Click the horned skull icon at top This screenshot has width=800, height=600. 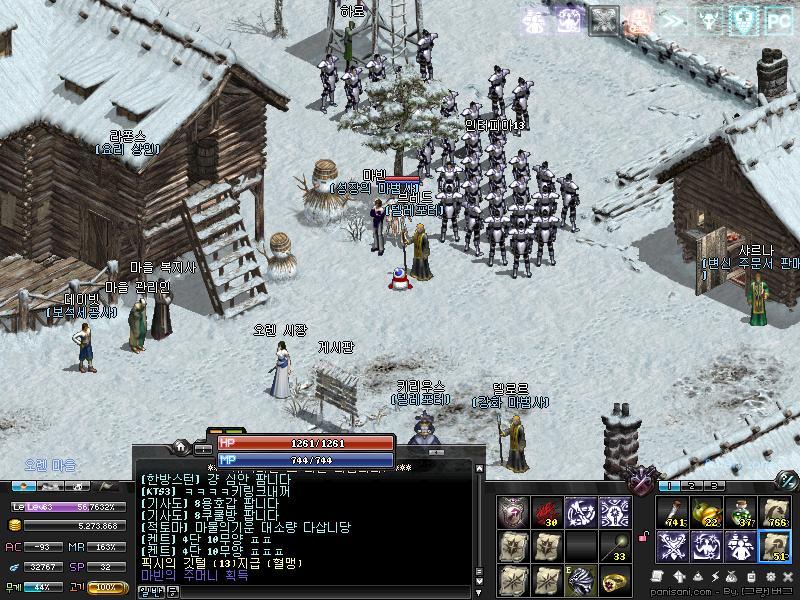(710, 19)
